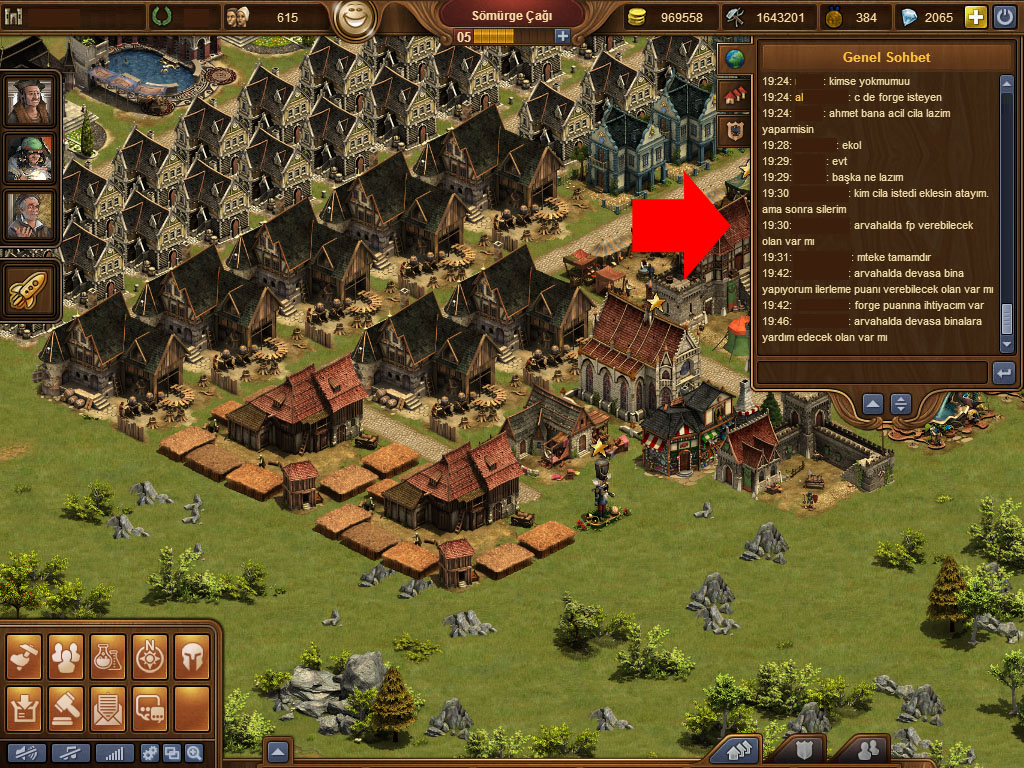Open the inventory box icon
The height and width of the screenshot is (768, 1024).
coord(26,705)
